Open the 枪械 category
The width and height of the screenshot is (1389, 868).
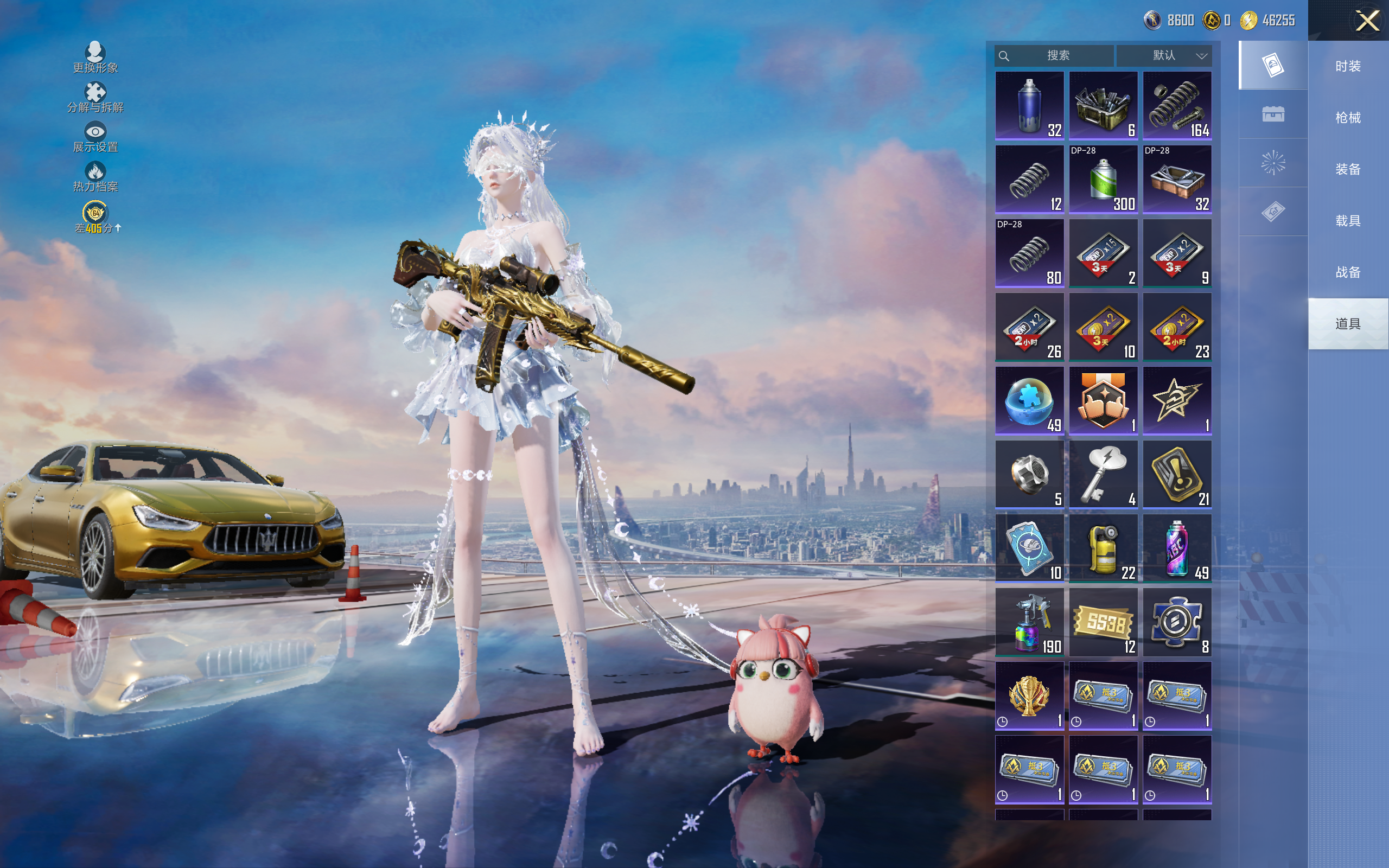(1348, 118)
